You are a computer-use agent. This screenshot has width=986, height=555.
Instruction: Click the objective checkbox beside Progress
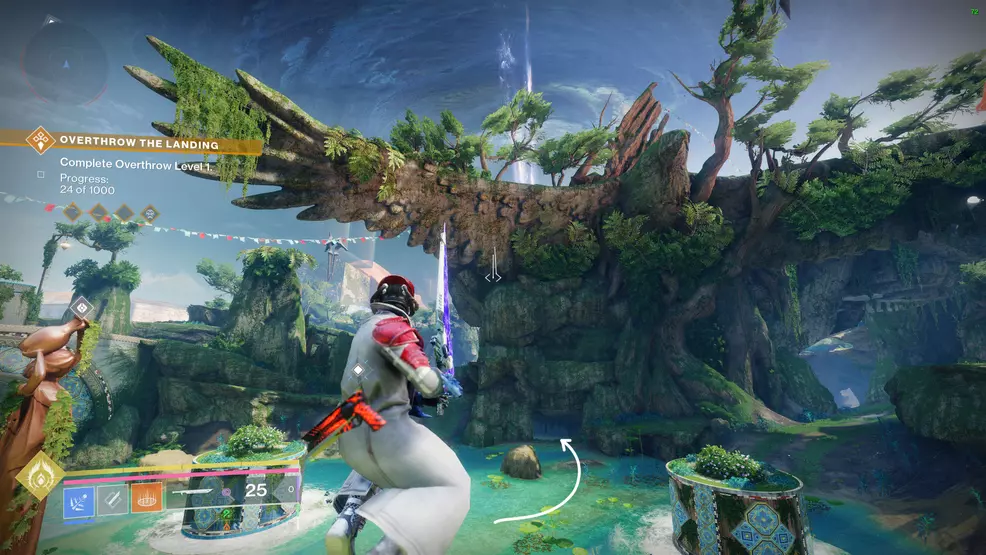40,174
